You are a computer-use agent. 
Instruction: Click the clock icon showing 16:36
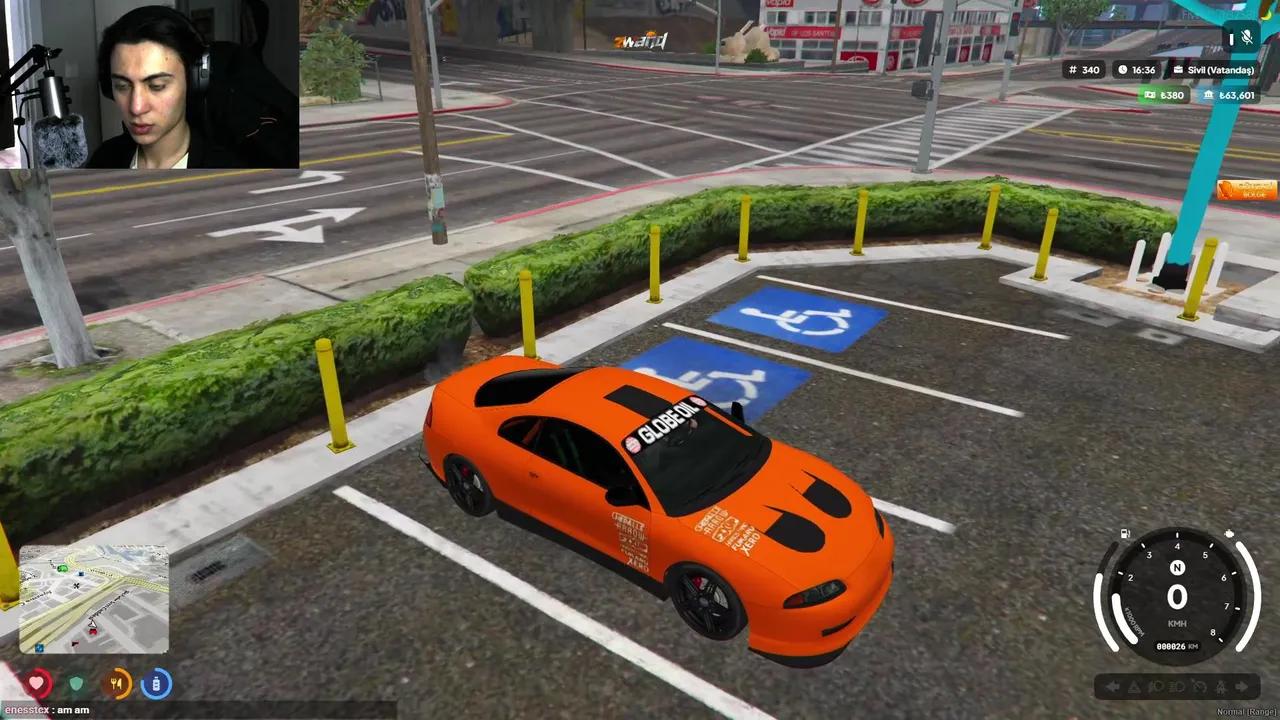click(x=1124, y=70)
